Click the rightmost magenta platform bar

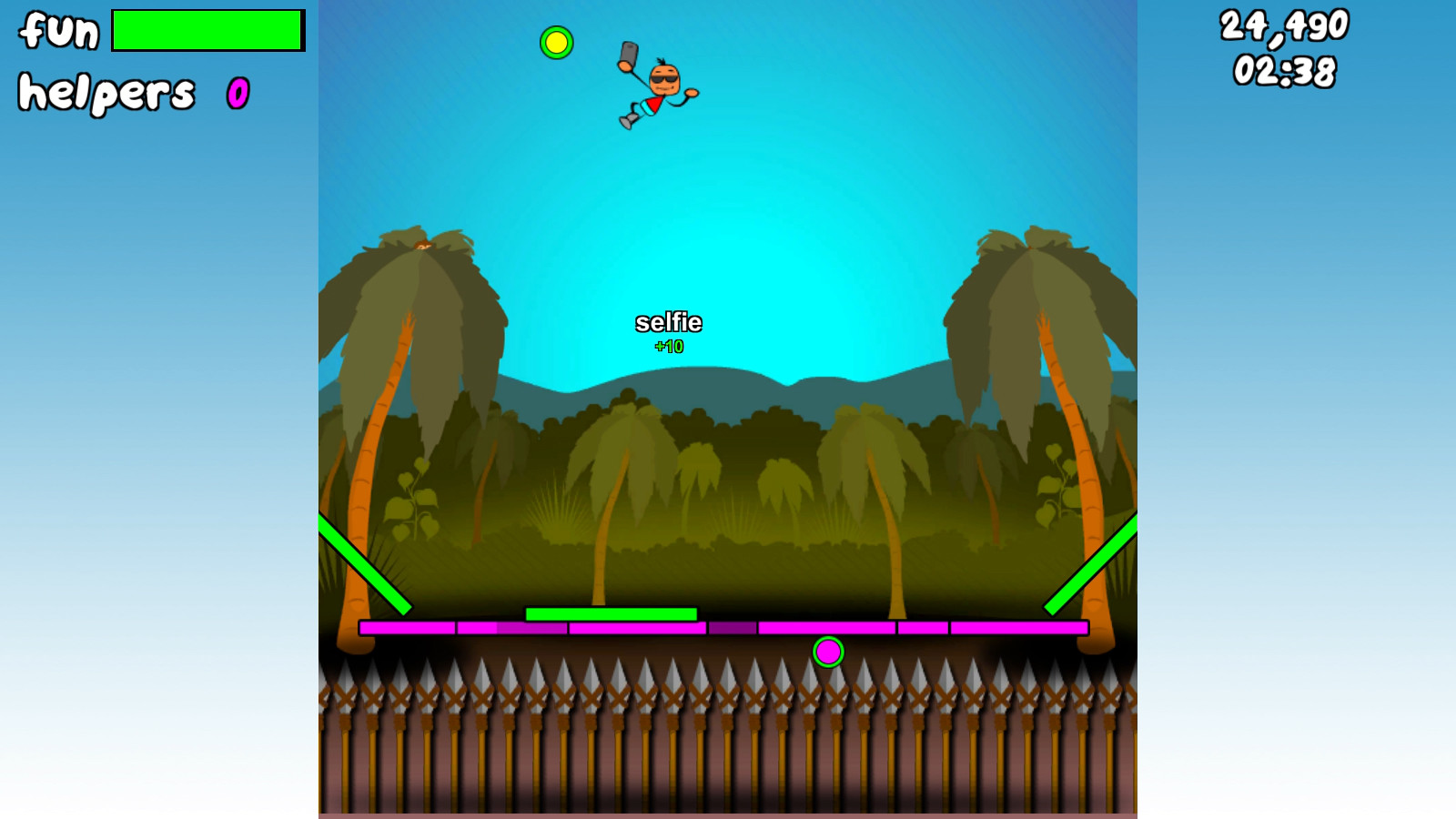(1019, 627)
